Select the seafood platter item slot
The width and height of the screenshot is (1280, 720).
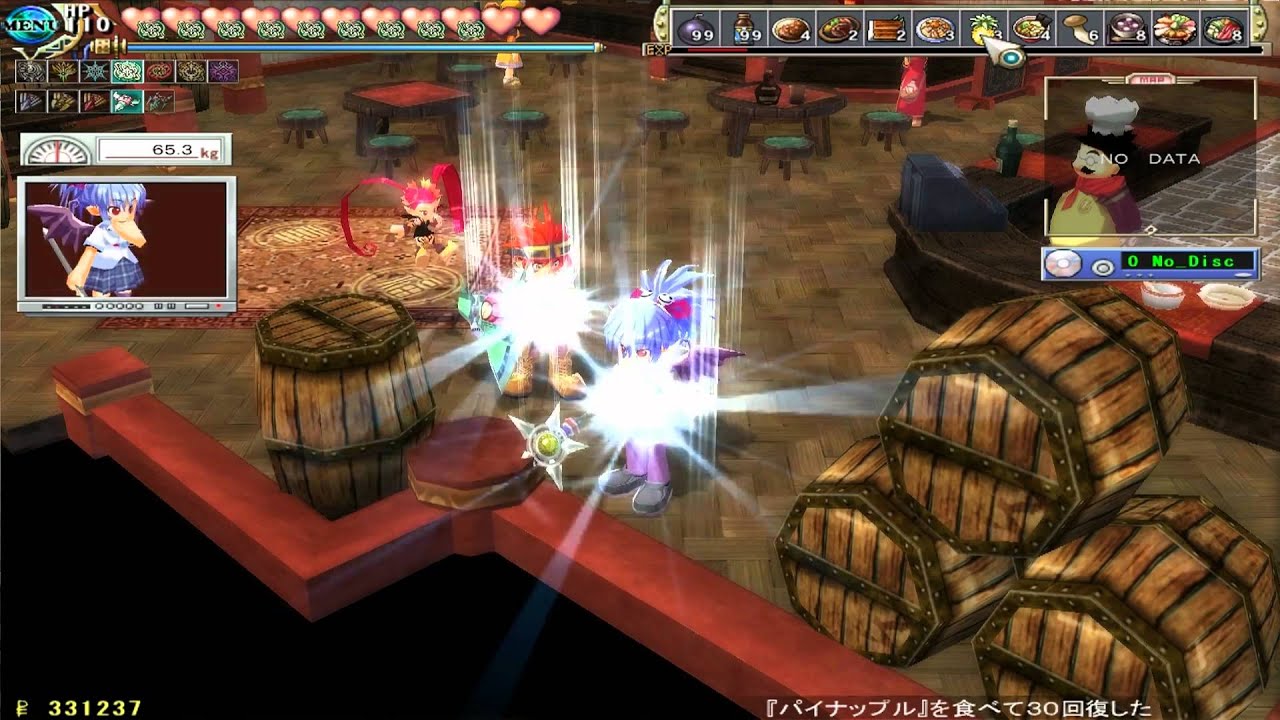pos(1175,29)
